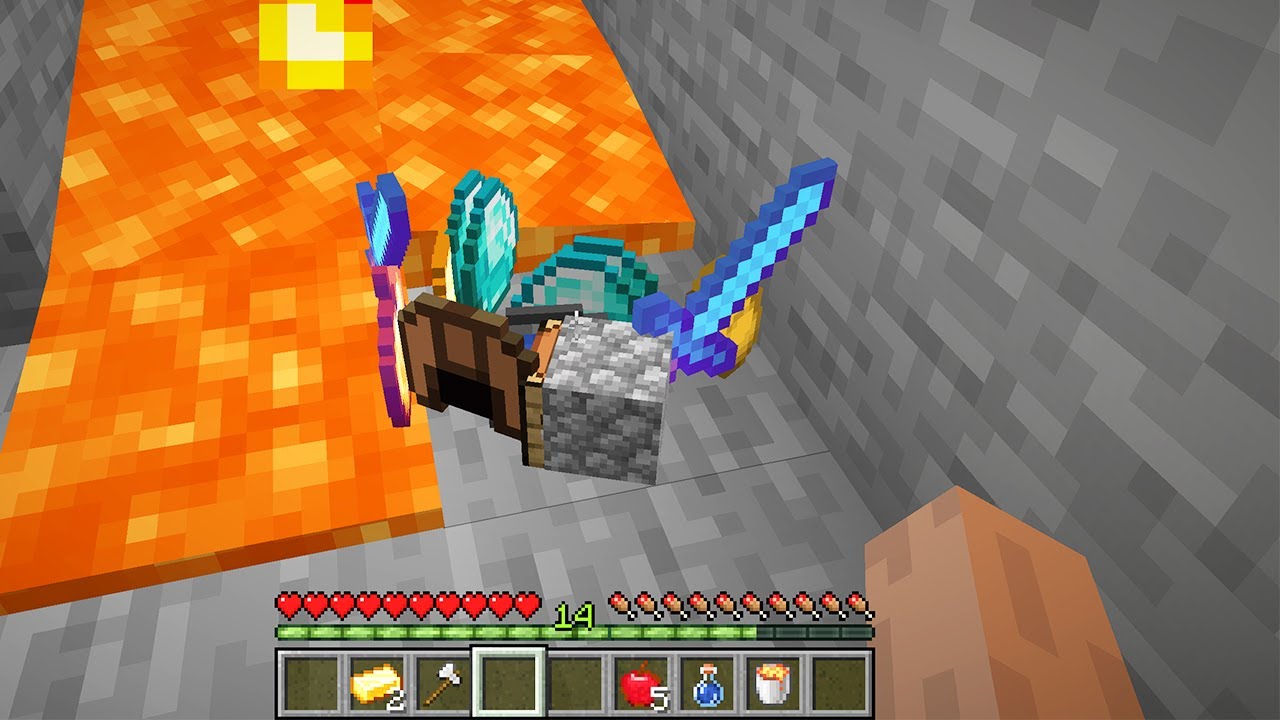Click the leftmost heart in the health bar
This screenshot has width=1280, height=720.
coord(288,605)
